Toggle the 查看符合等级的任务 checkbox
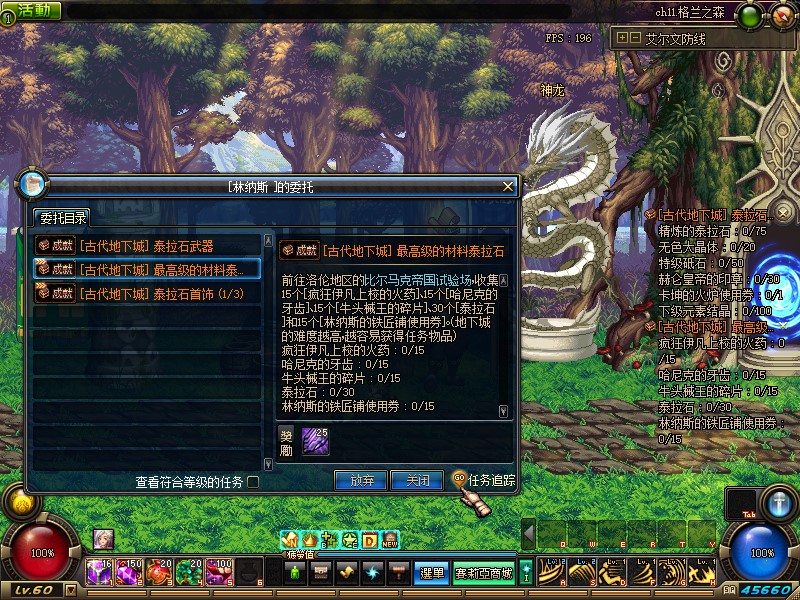The width and height of the screenshot is (800, 600). pos(253,482)
